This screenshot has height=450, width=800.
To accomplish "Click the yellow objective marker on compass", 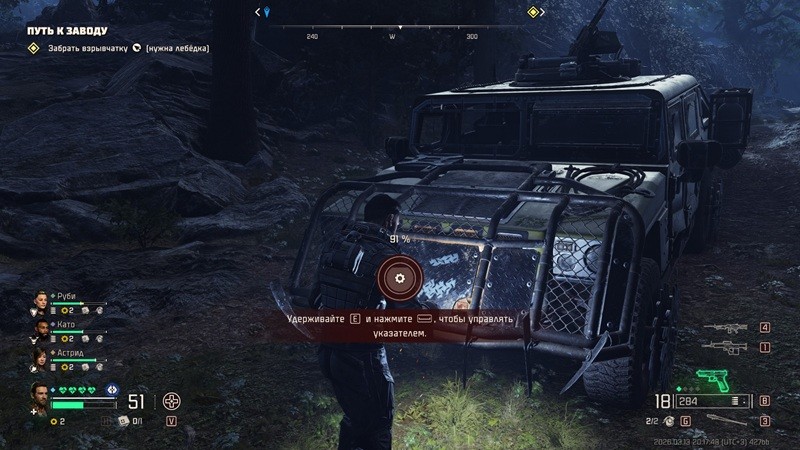I will pos(533,12).
